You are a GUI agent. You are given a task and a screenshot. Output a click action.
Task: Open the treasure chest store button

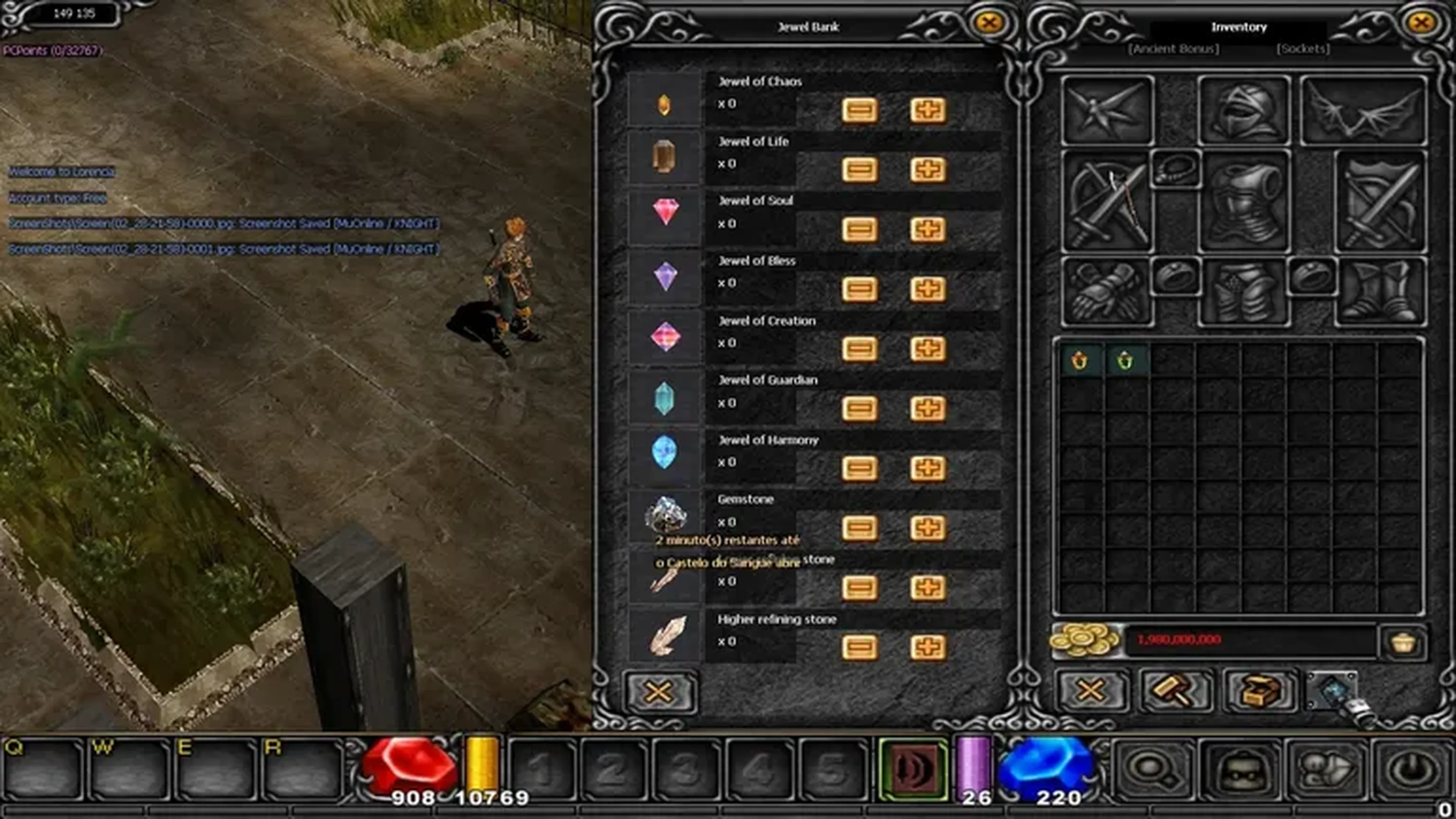click(1259, 691)
